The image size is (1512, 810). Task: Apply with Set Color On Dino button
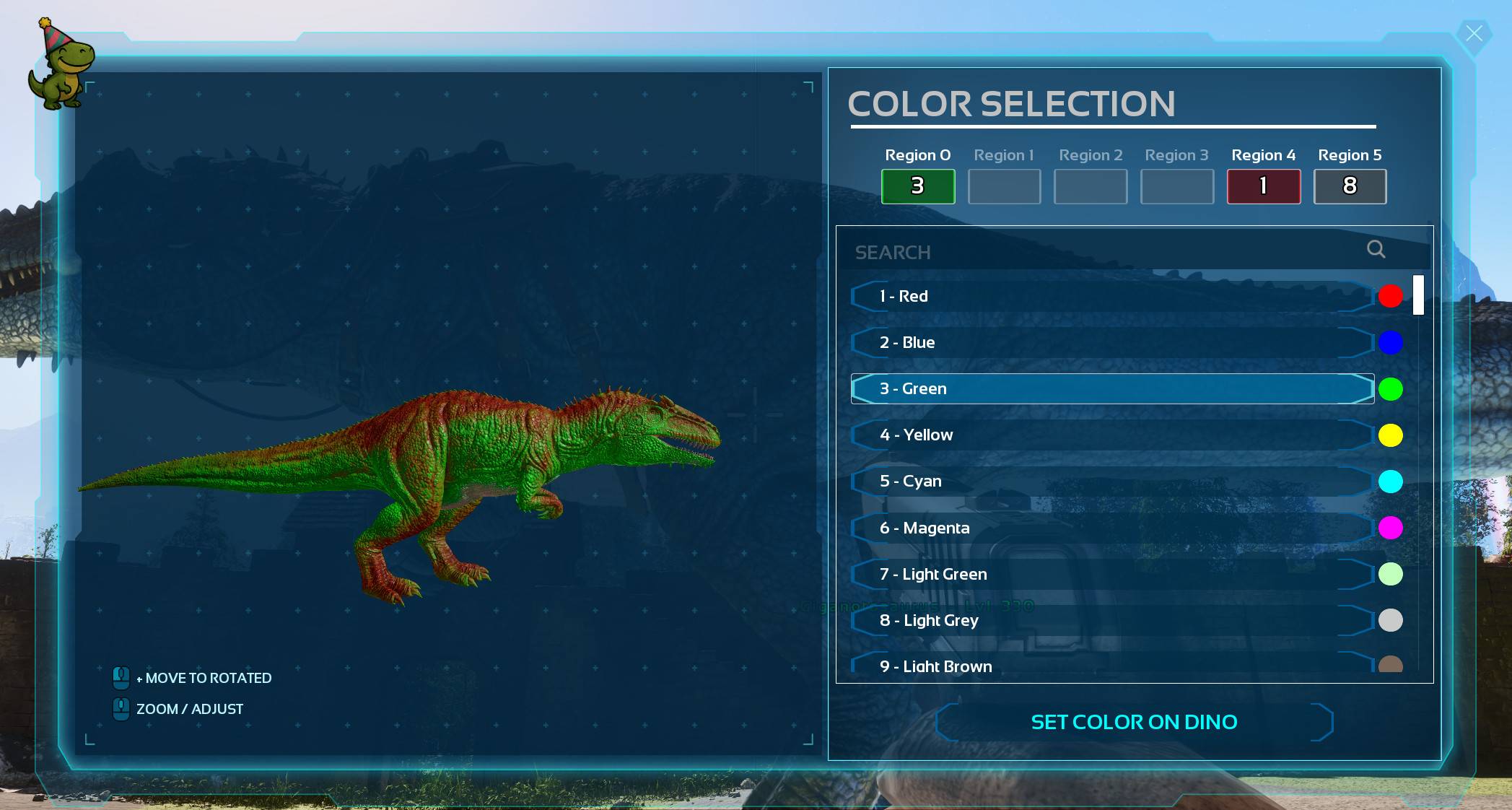click(1134, 722)
